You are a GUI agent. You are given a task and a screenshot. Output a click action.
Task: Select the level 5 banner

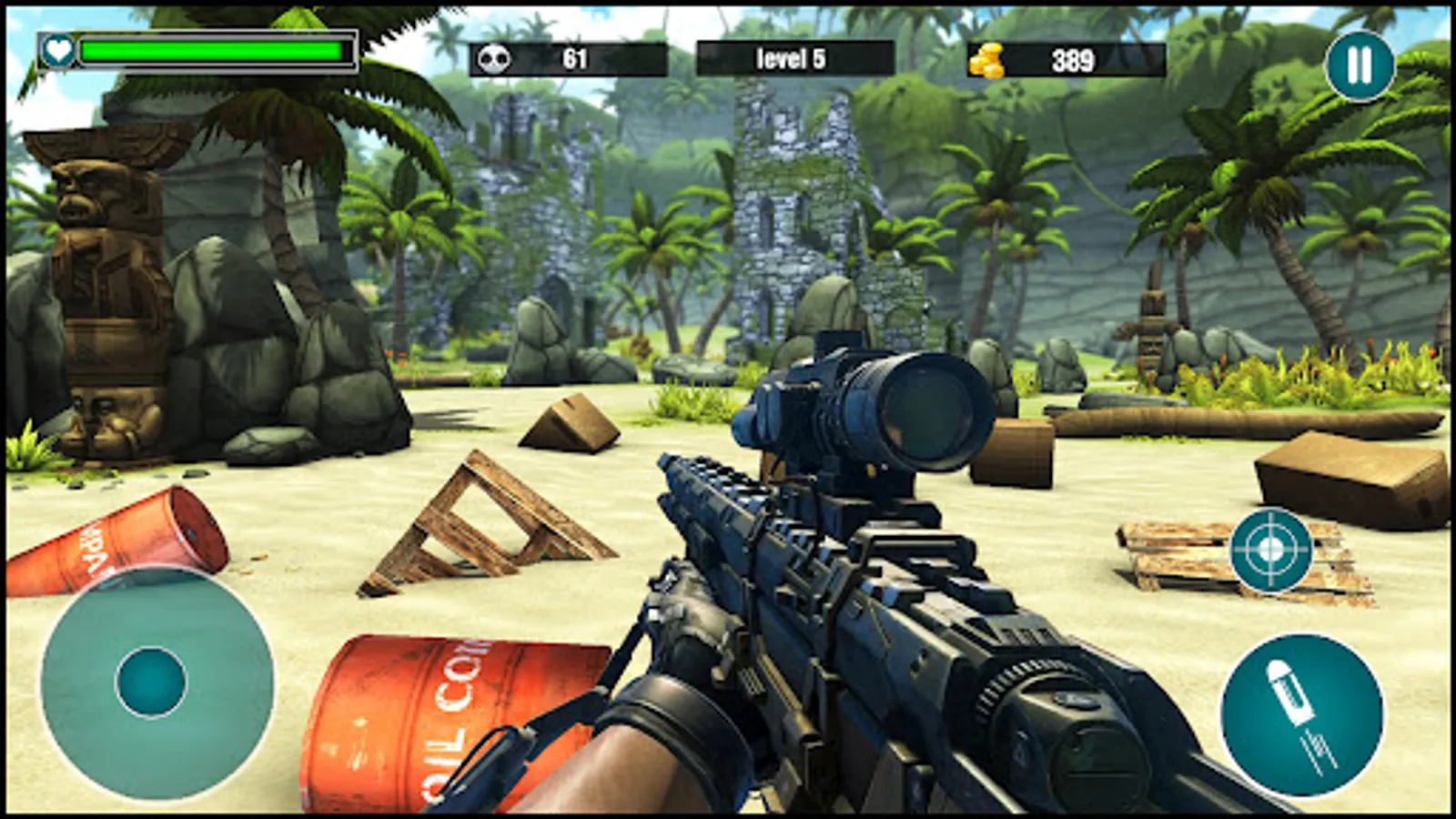tap(790, 58)
